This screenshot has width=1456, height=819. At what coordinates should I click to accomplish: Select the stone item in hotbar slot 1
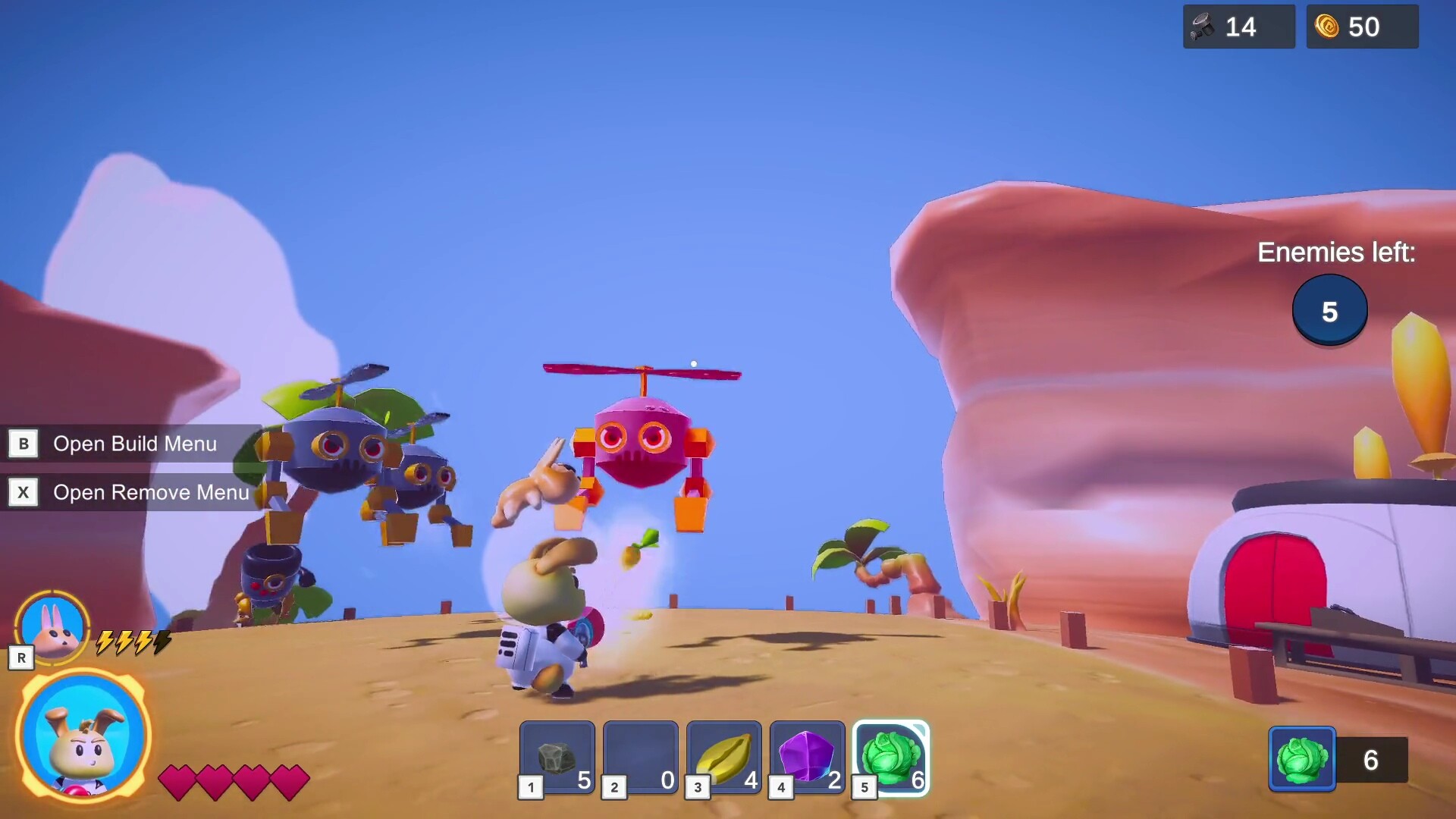557,757
